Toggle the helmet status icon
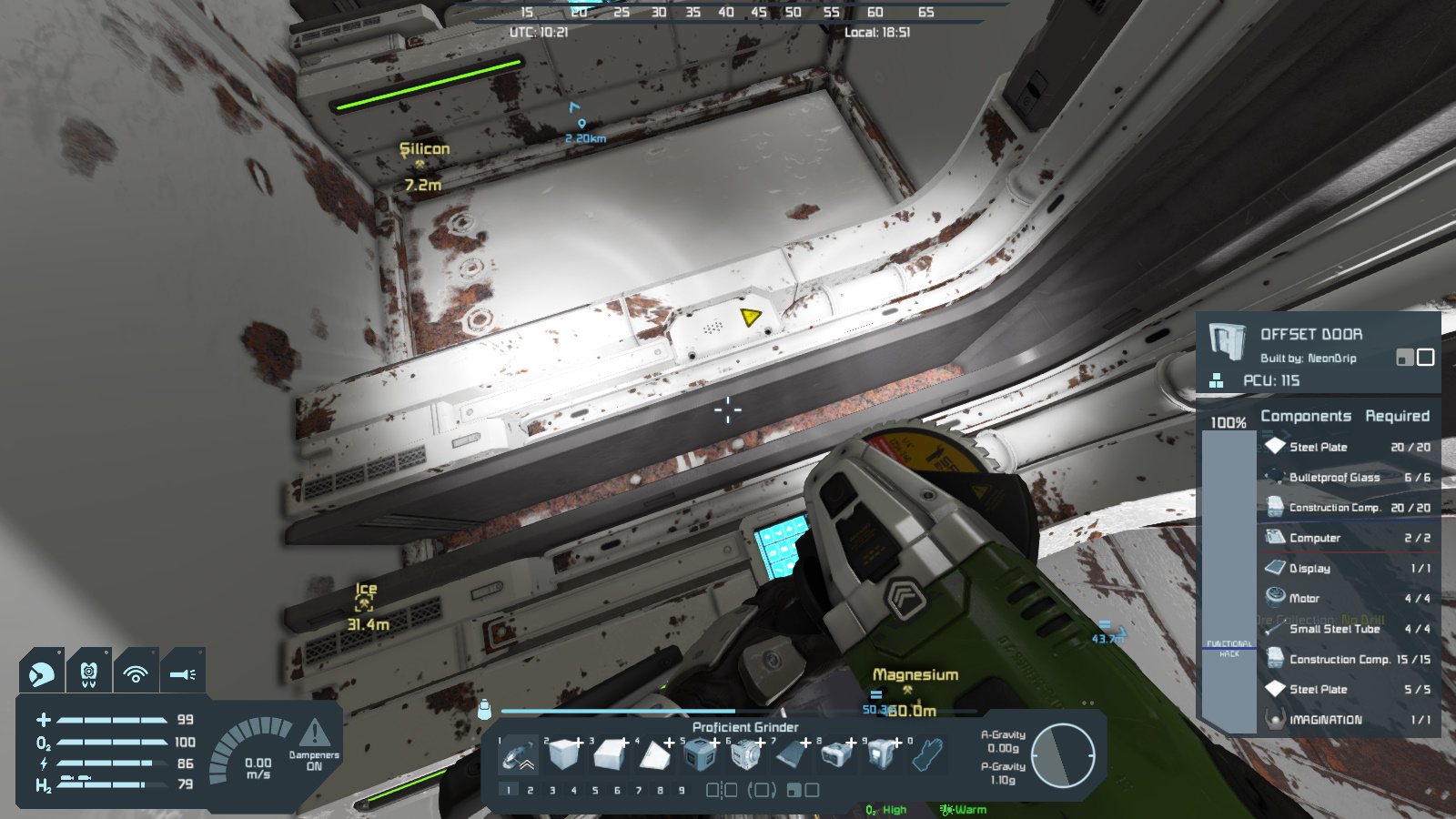Image resolution: width=1456 pixels, height=819 pixels. (42, 674)
